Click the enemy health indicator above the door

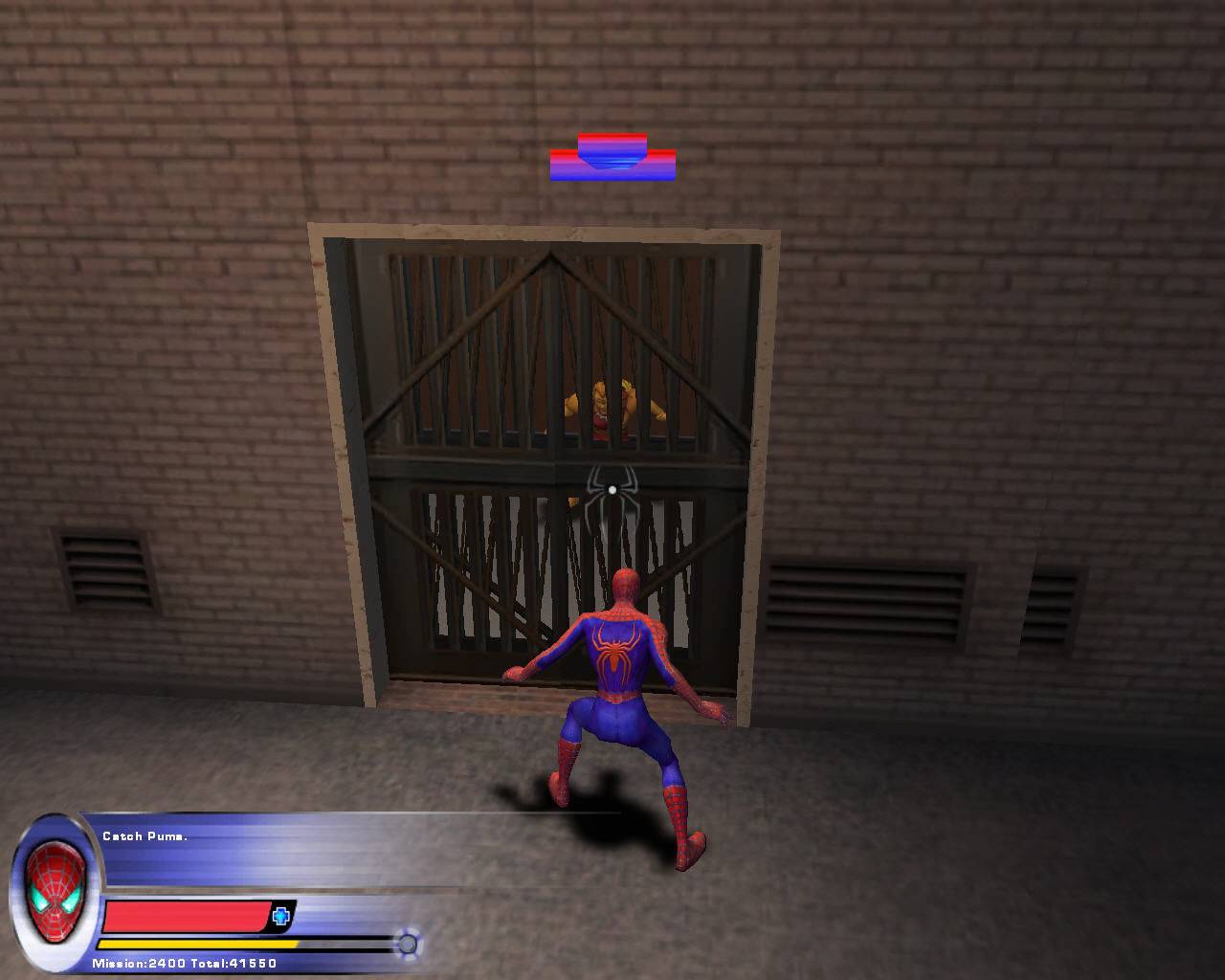(x=612, y=158)
